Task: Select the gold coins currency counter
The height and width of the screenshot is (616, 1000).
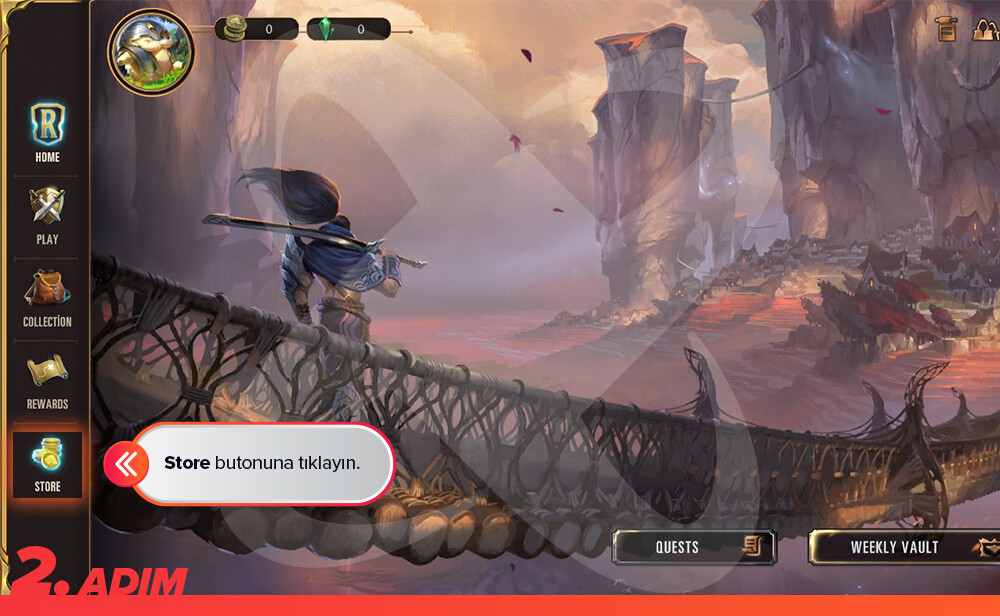Action: (256, 29)
